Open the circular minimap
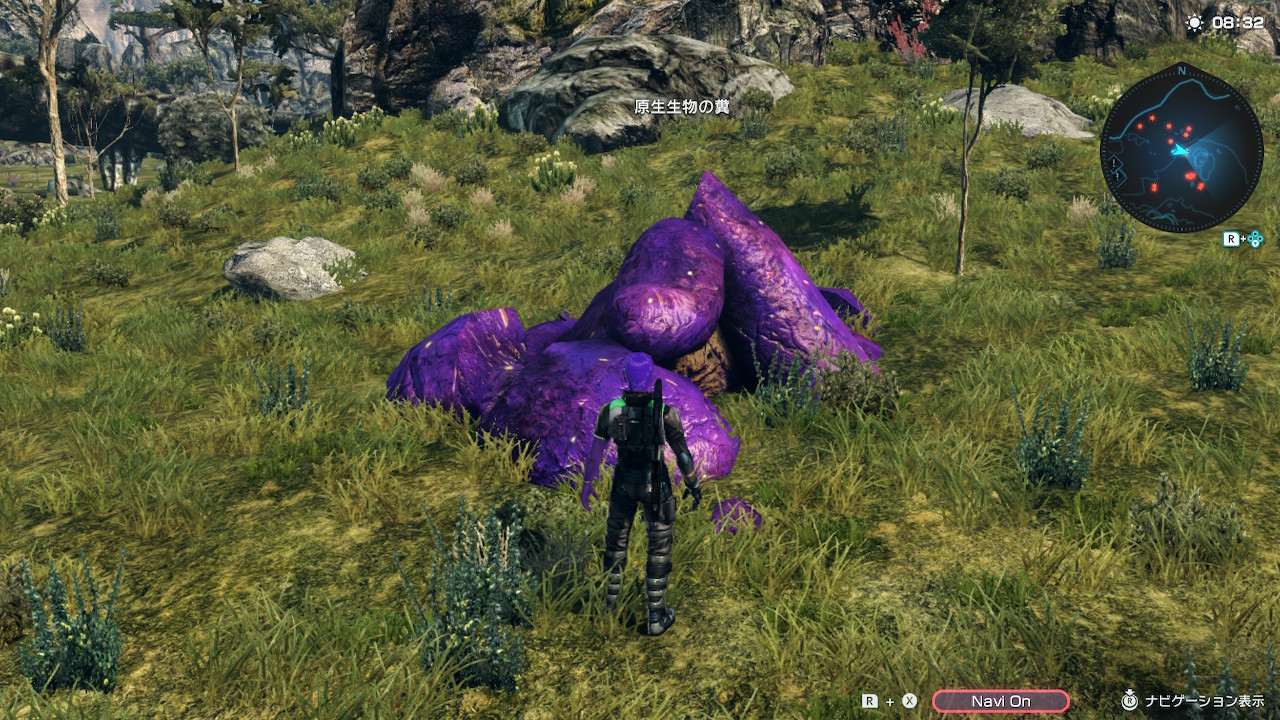 1181,148
